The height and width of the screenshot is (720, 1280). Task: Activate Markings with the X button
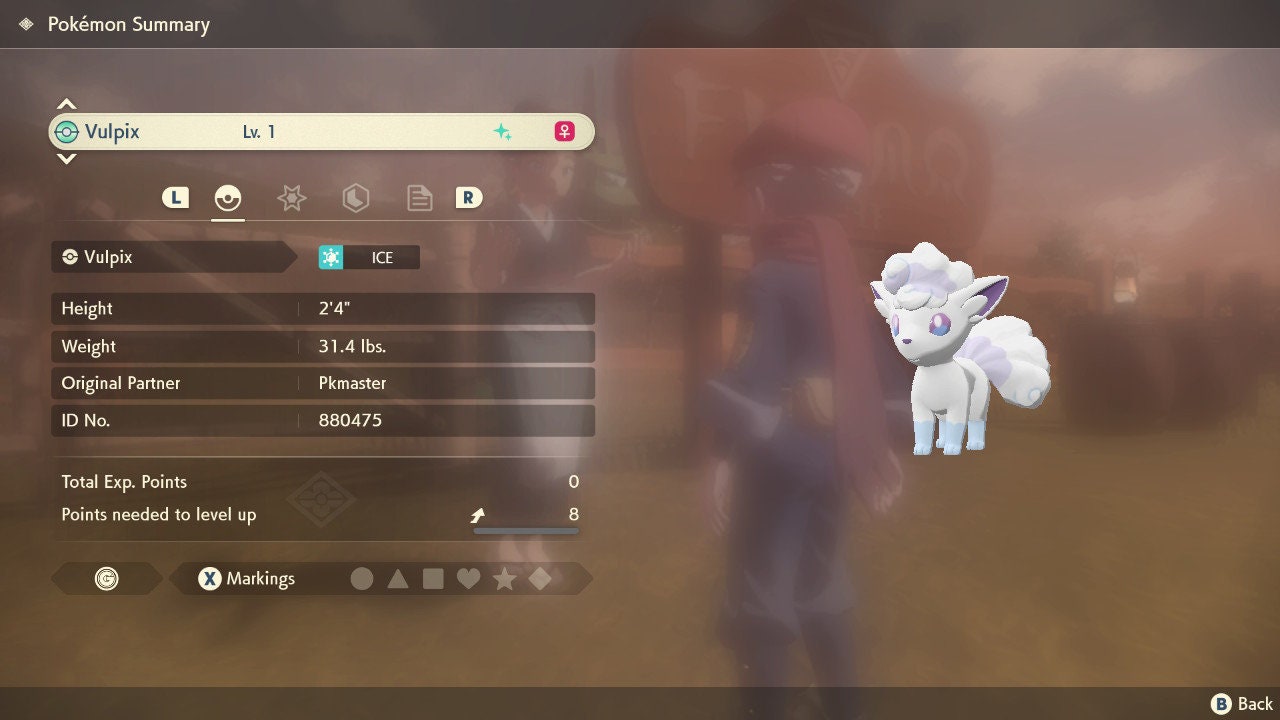209,578
